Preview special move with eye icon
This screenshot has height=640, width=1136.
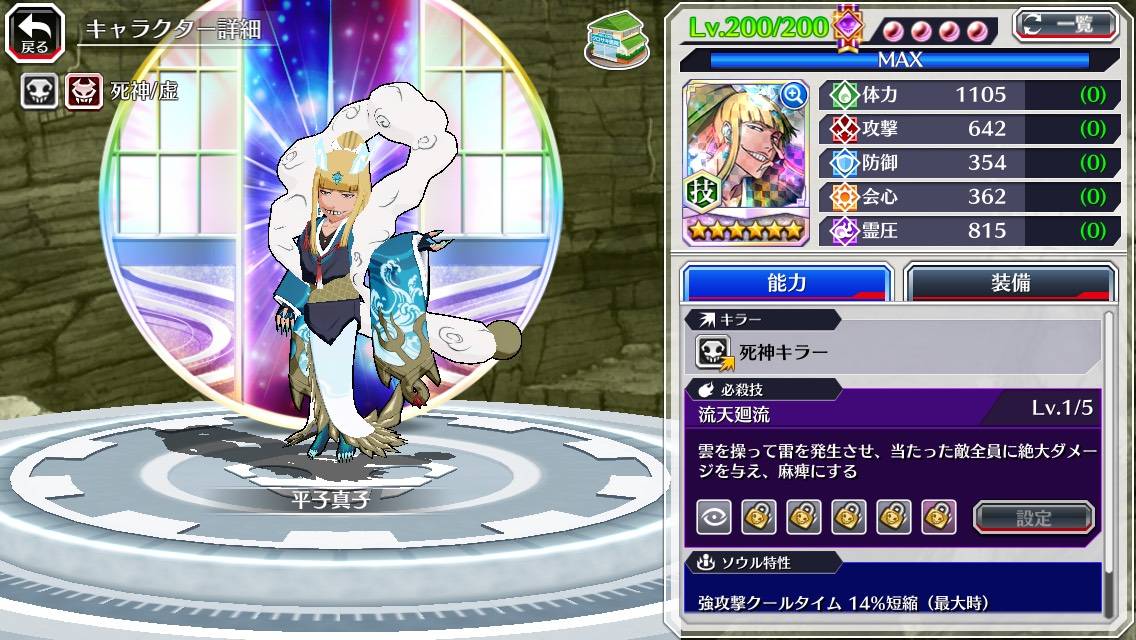pos(714,517)
